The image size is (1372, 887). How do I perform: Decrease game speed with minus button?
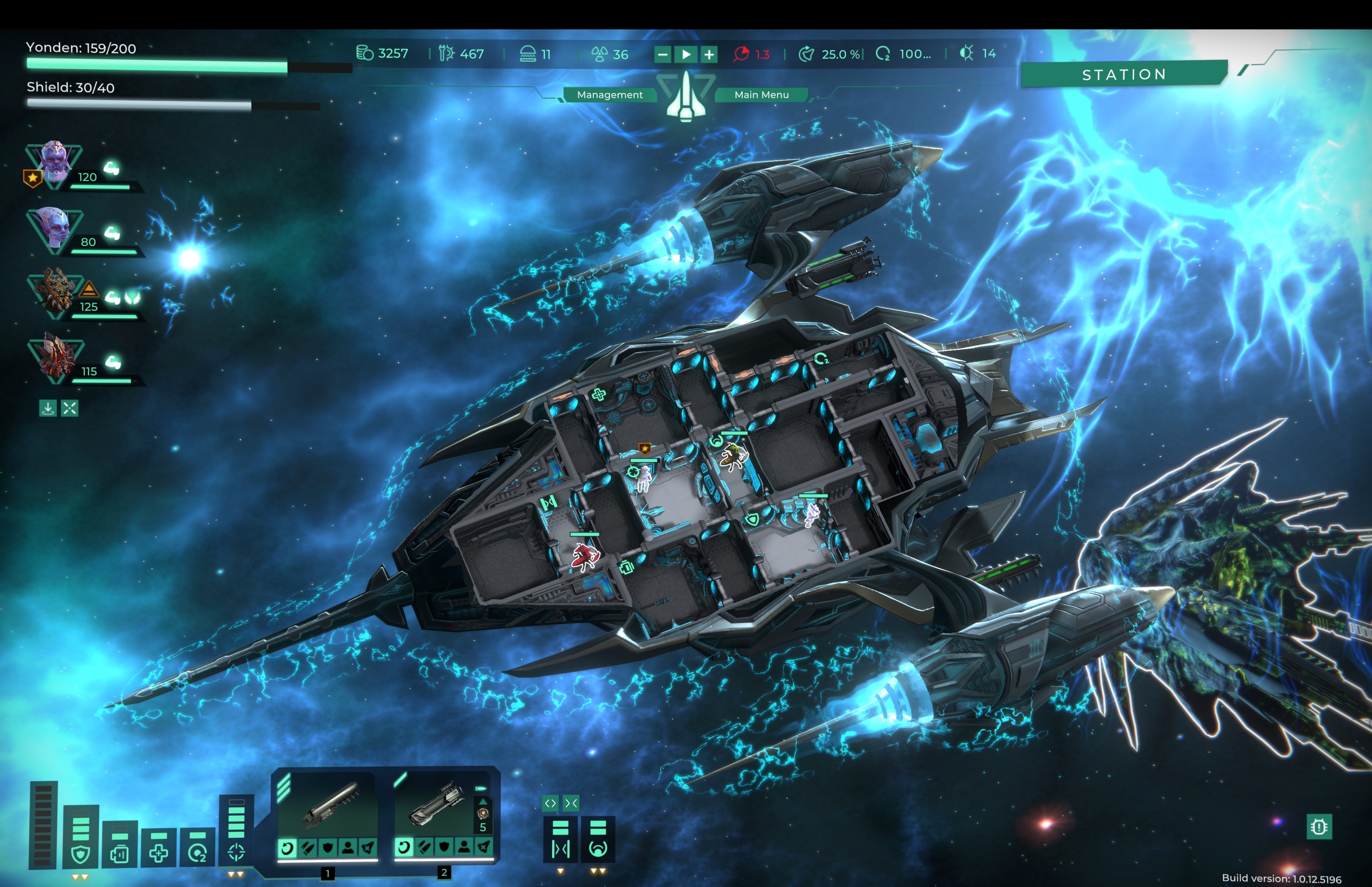(663, 55)
